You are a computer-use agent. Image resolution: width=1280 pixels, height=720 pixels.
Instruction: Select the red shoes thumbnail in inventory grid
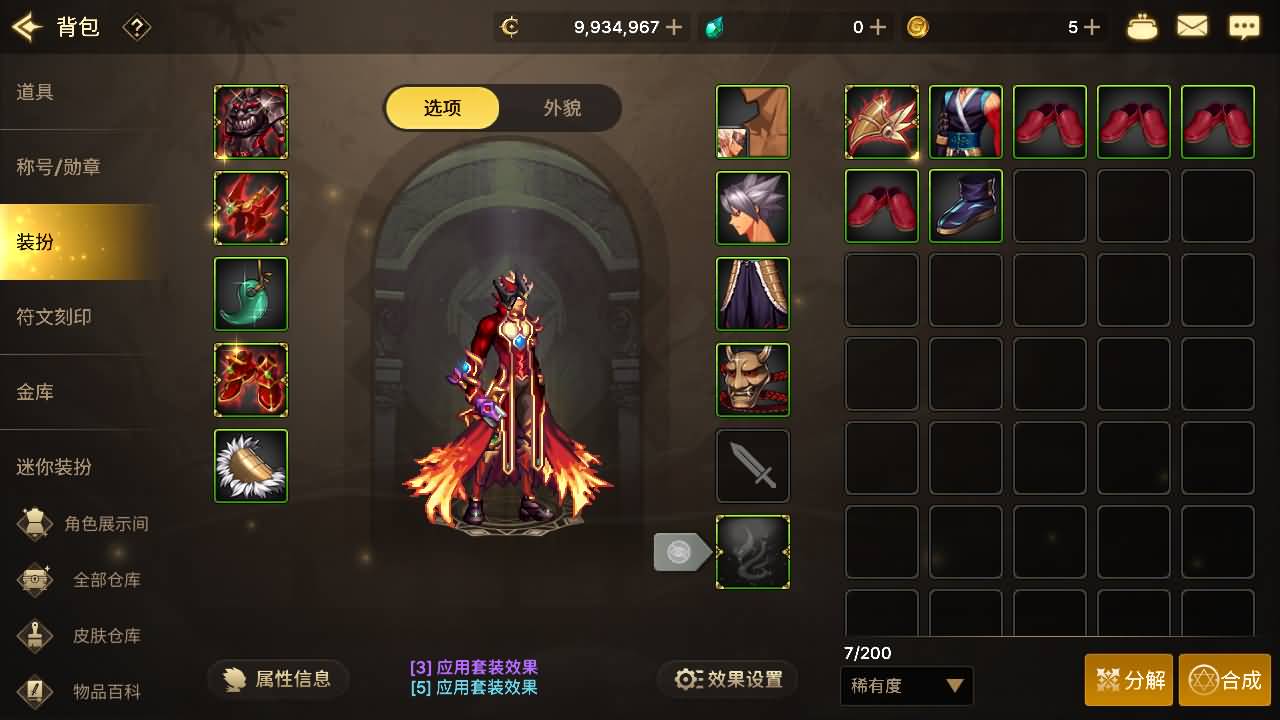click(x=1049, y=121)
